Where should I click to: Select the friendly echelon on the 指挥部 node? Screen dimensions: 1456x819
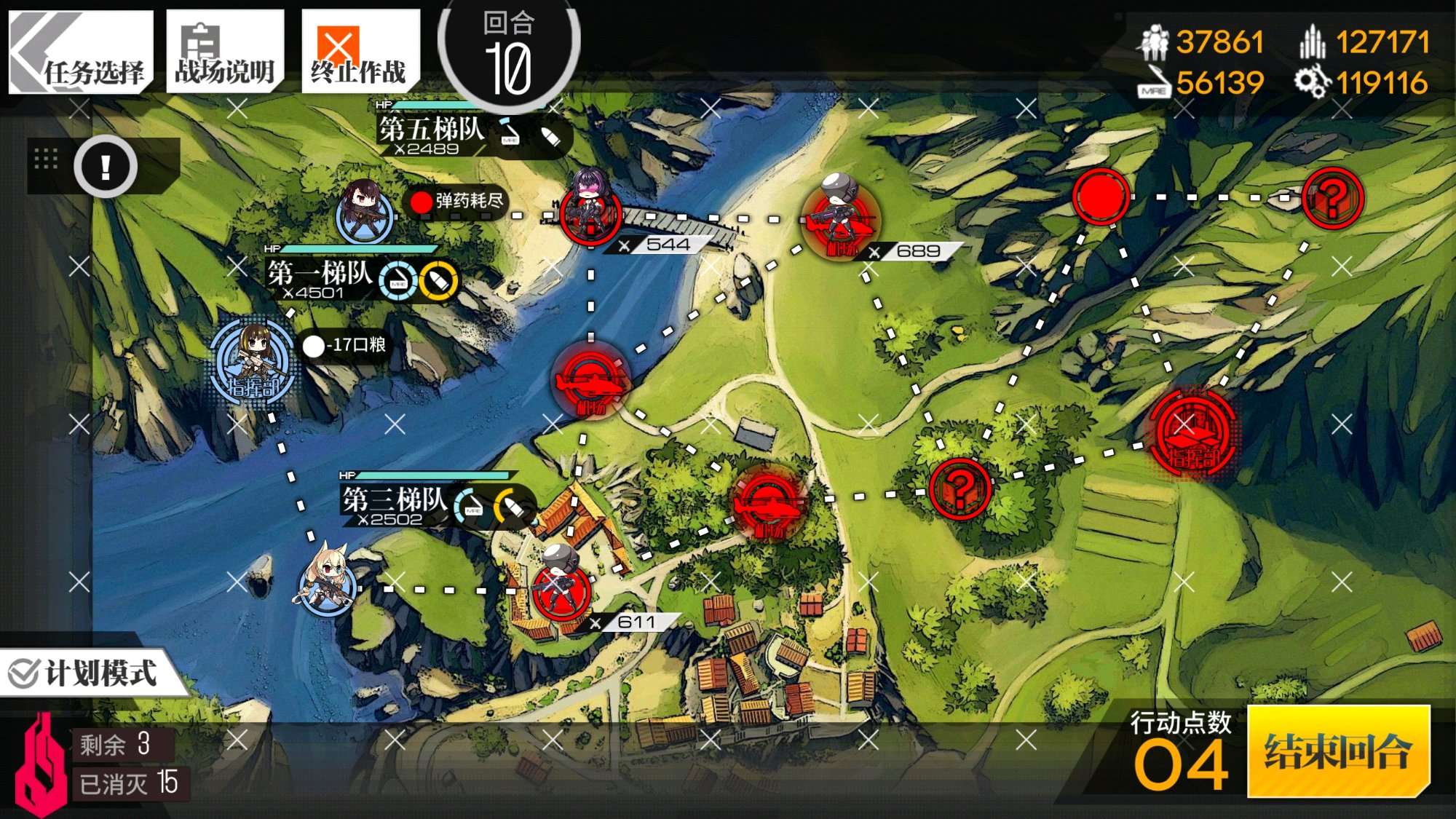coord(253,358)
